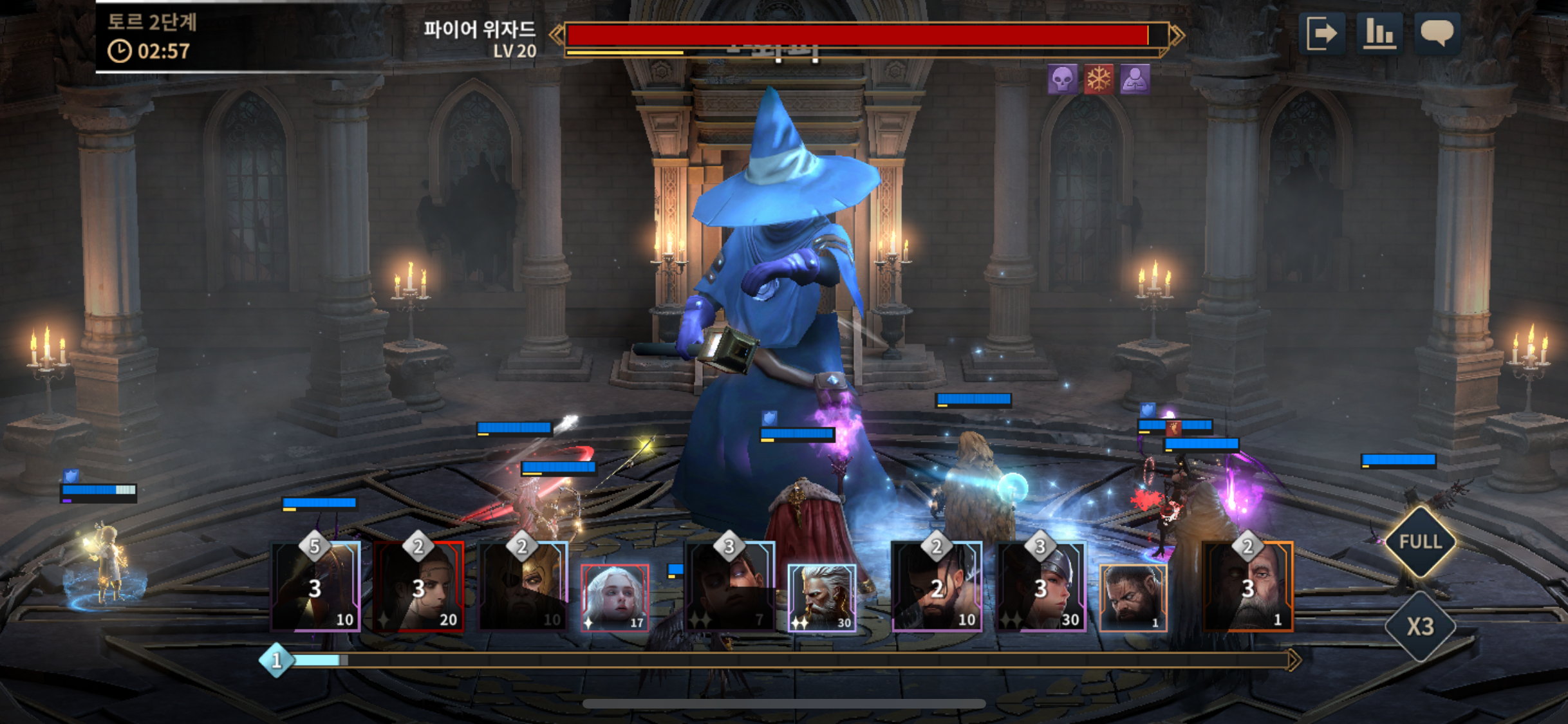Screen dimensions: 1568x724
Task: Change battle speed with the X3 button
Action: (1420, 626)
